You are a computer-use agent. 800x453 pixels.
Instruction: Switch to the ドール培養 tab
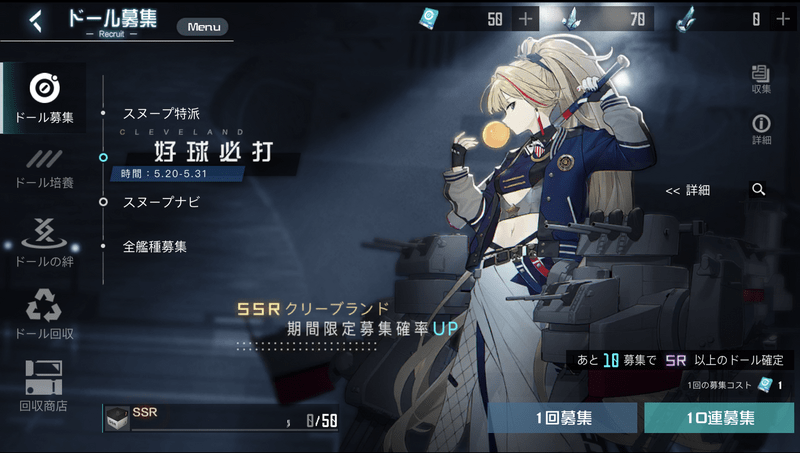(x=44, y=168)
